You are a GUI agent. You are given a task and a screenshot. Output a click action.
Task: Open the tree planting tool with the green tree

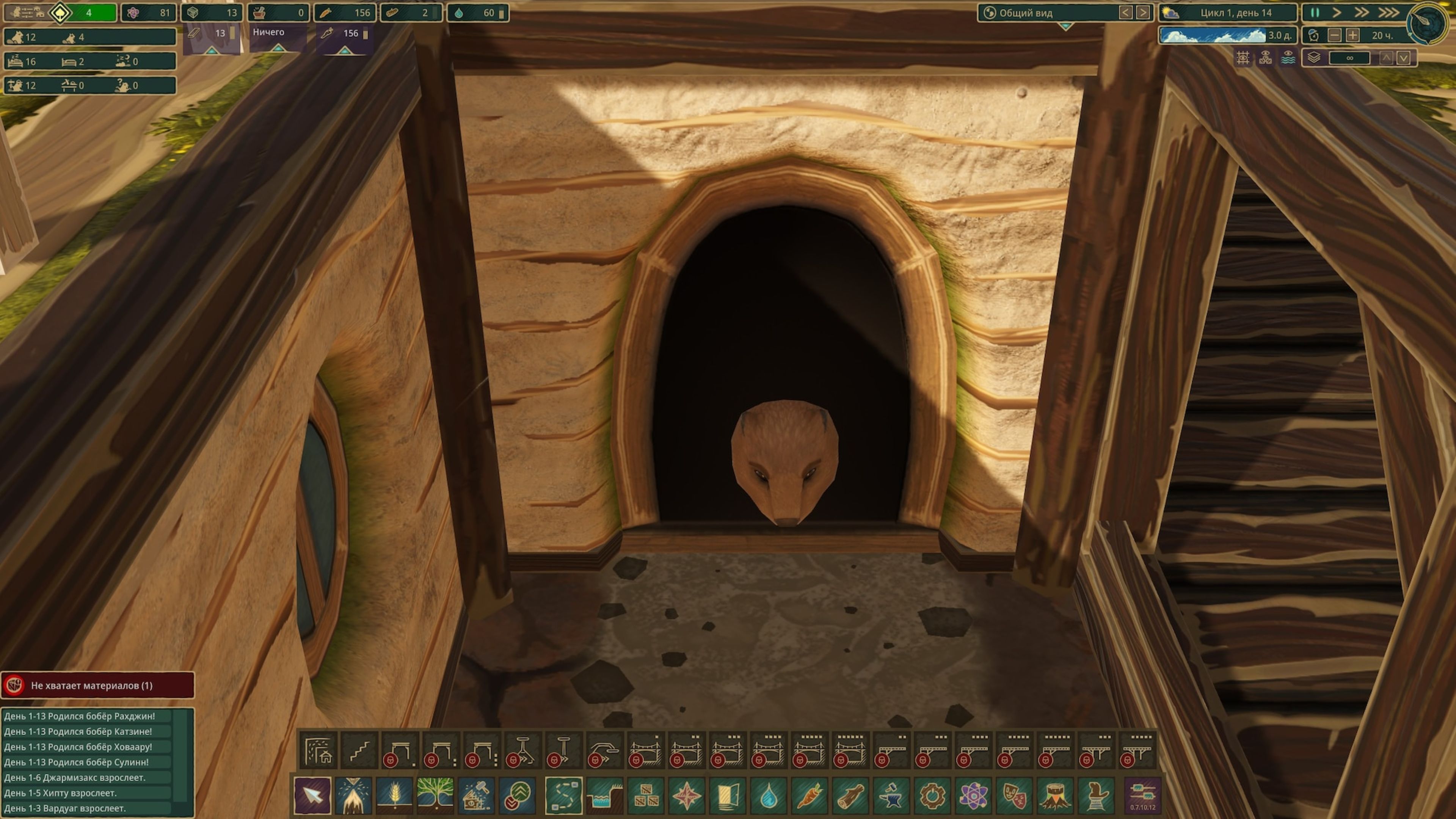click(435, 795)
